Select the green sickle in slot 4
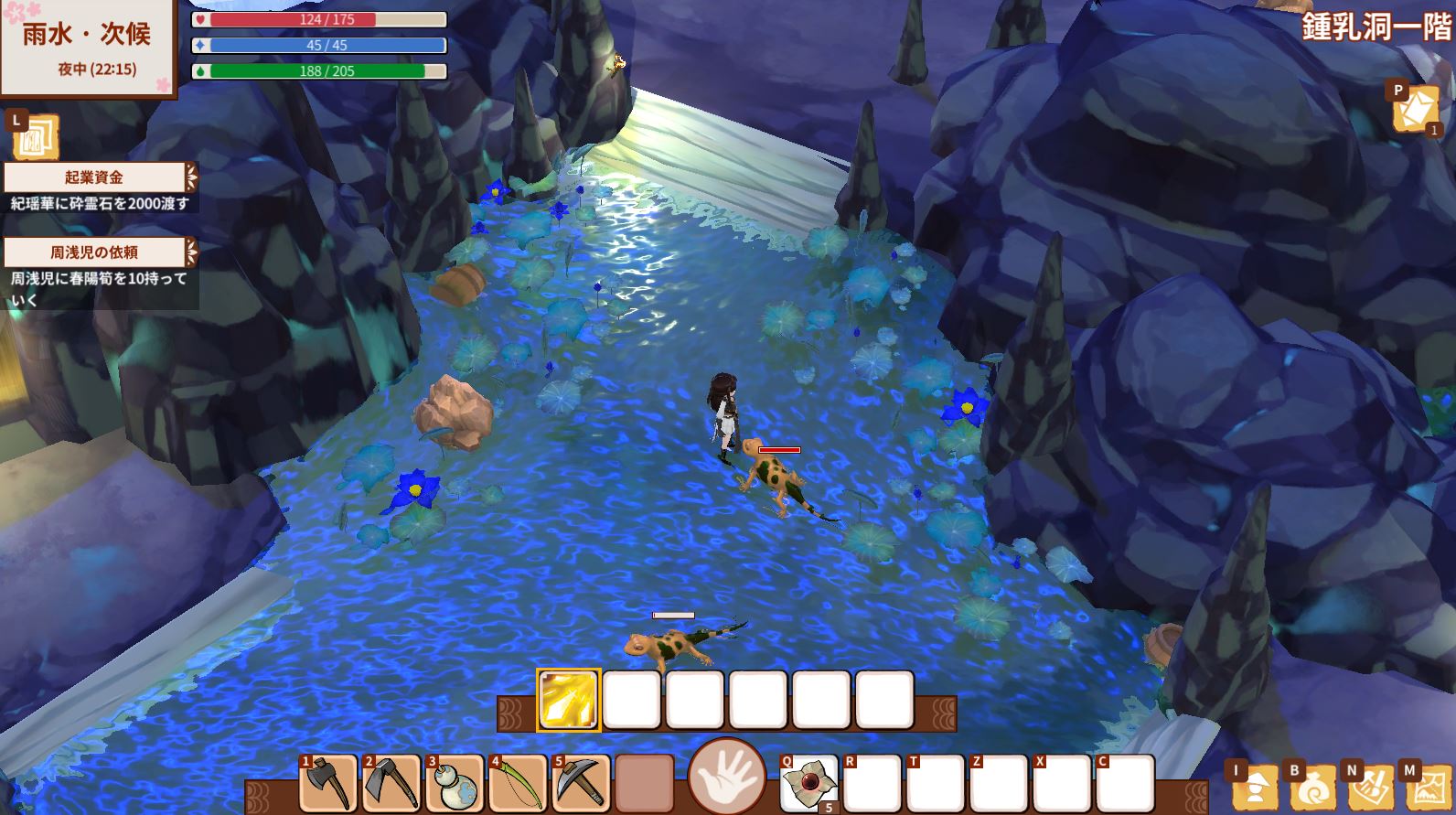The width and height of the screenshot is (1456, 815). [x=518, y=784]
